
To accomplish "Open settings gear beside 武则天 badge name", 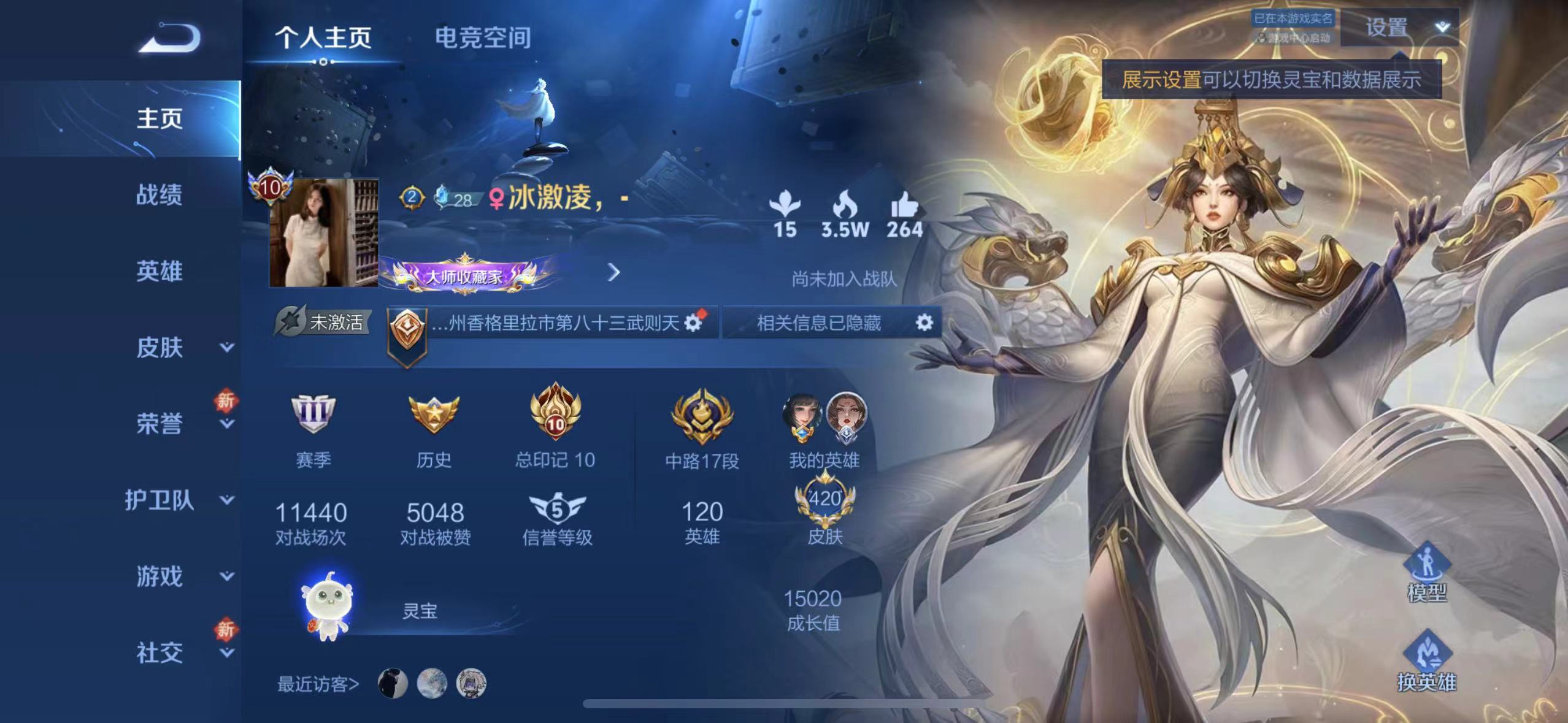I will (x=693, y=324).
